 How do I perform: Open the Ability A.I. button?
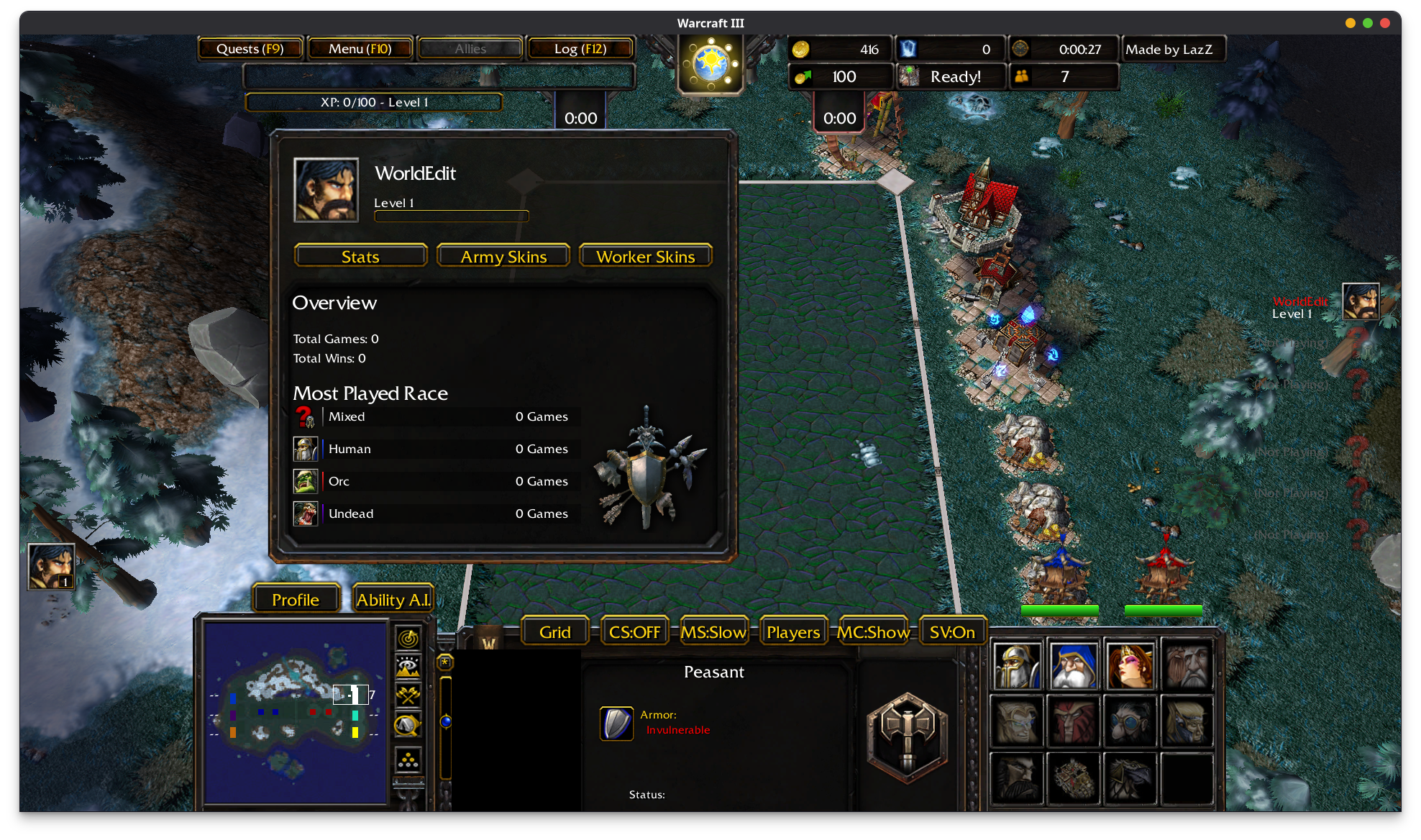pyautogui.click(x=393, y=600)
